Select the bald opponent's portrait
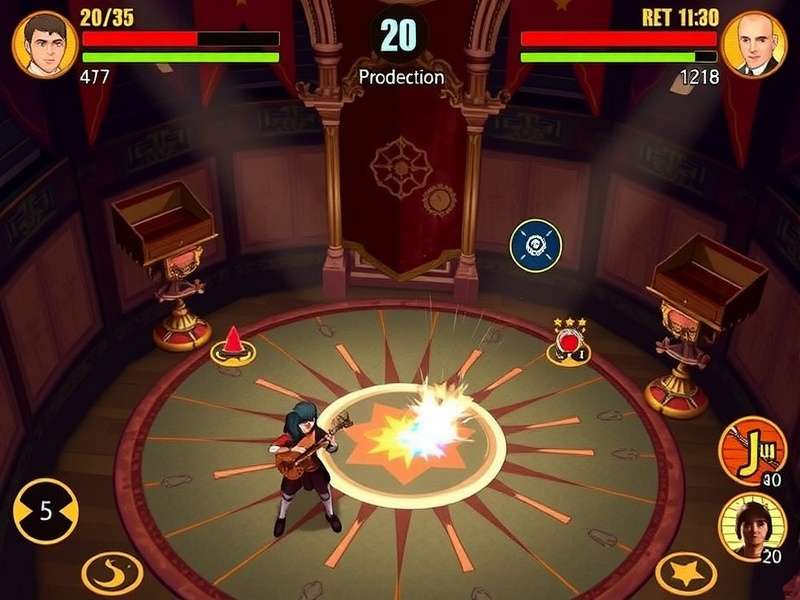The image size is (800, 600). pos(753,44)
